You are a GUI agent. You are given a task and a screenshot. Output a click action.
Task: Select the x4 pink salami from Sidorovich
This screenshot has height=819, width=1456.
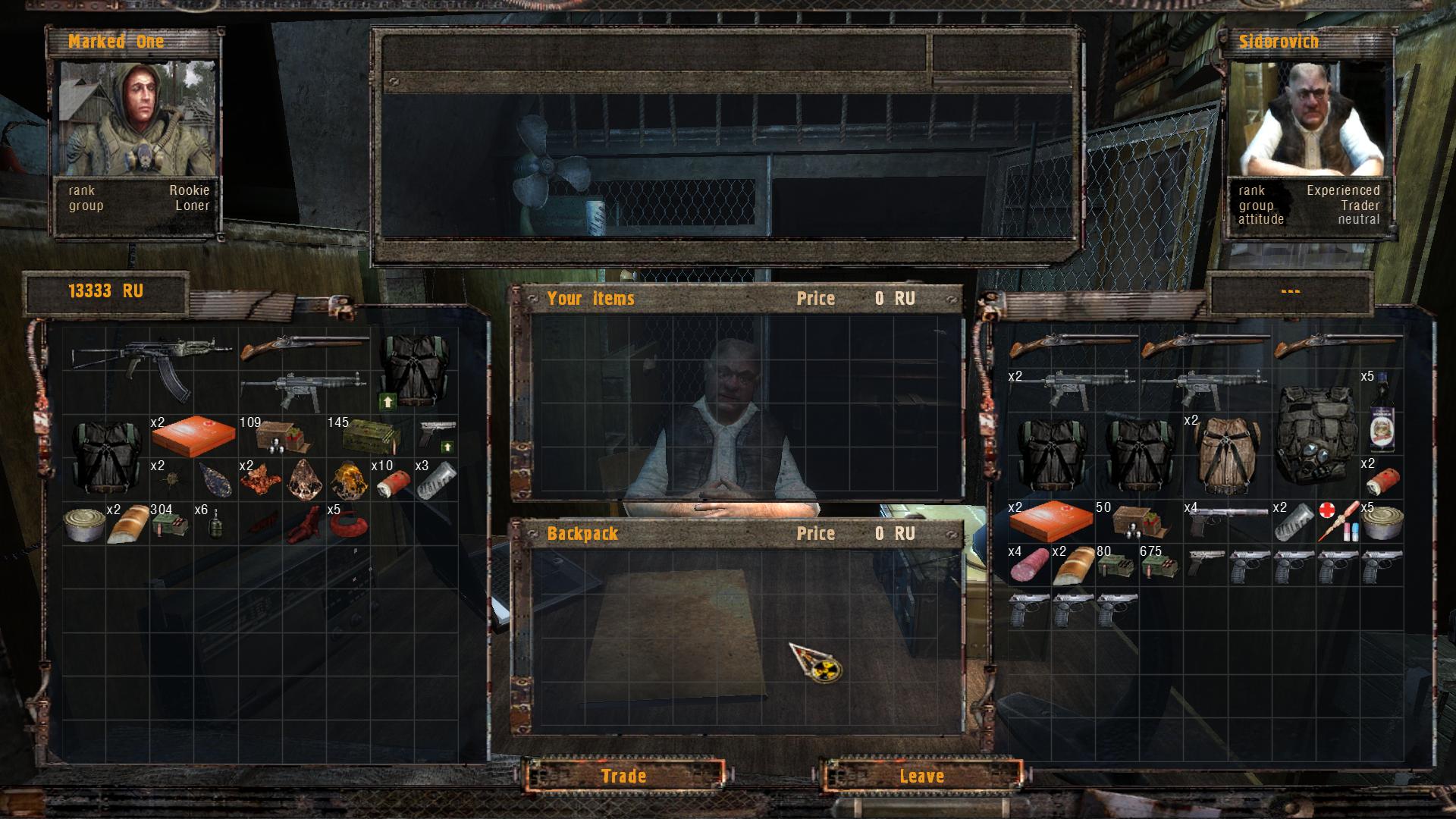pos(1030,565)
